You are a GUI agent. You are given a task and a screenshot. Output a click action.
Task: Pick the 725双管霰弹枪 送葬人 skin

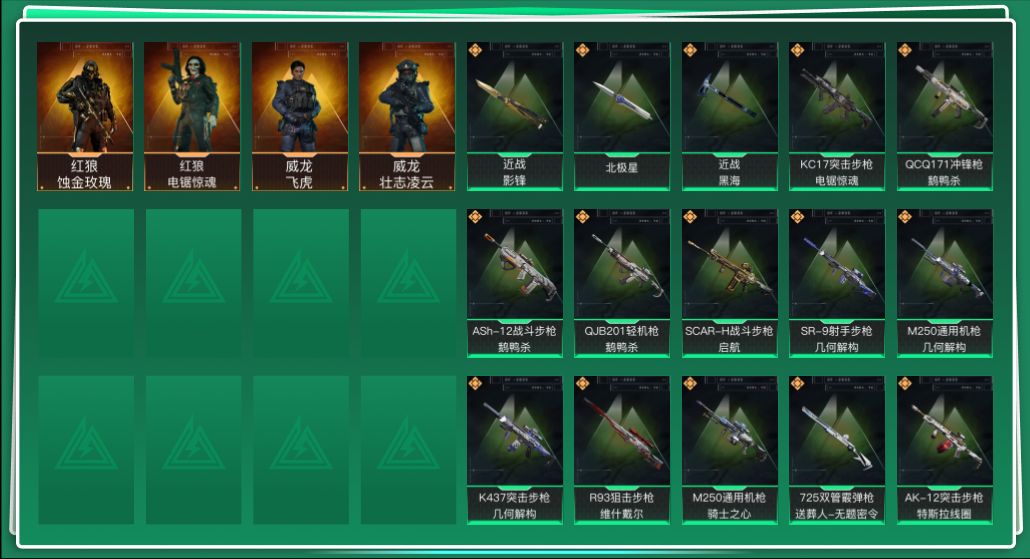[837, 449]
